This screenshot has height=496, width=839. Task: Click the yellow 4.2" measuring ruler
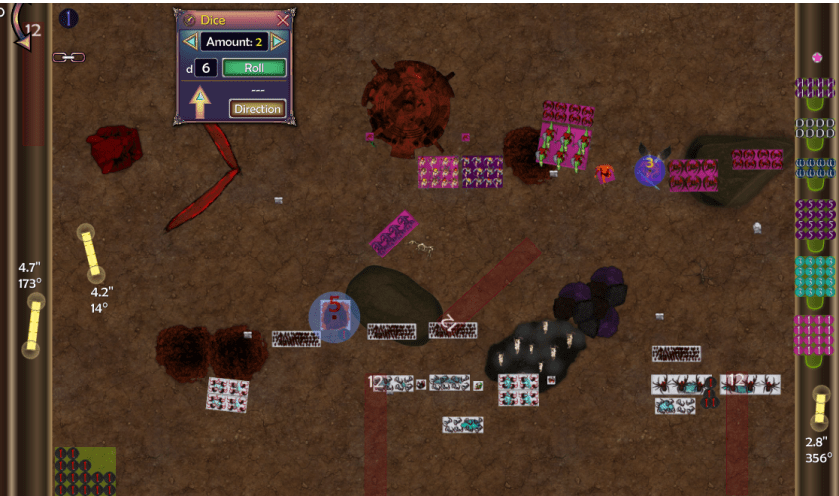click(x=91, y=253)
